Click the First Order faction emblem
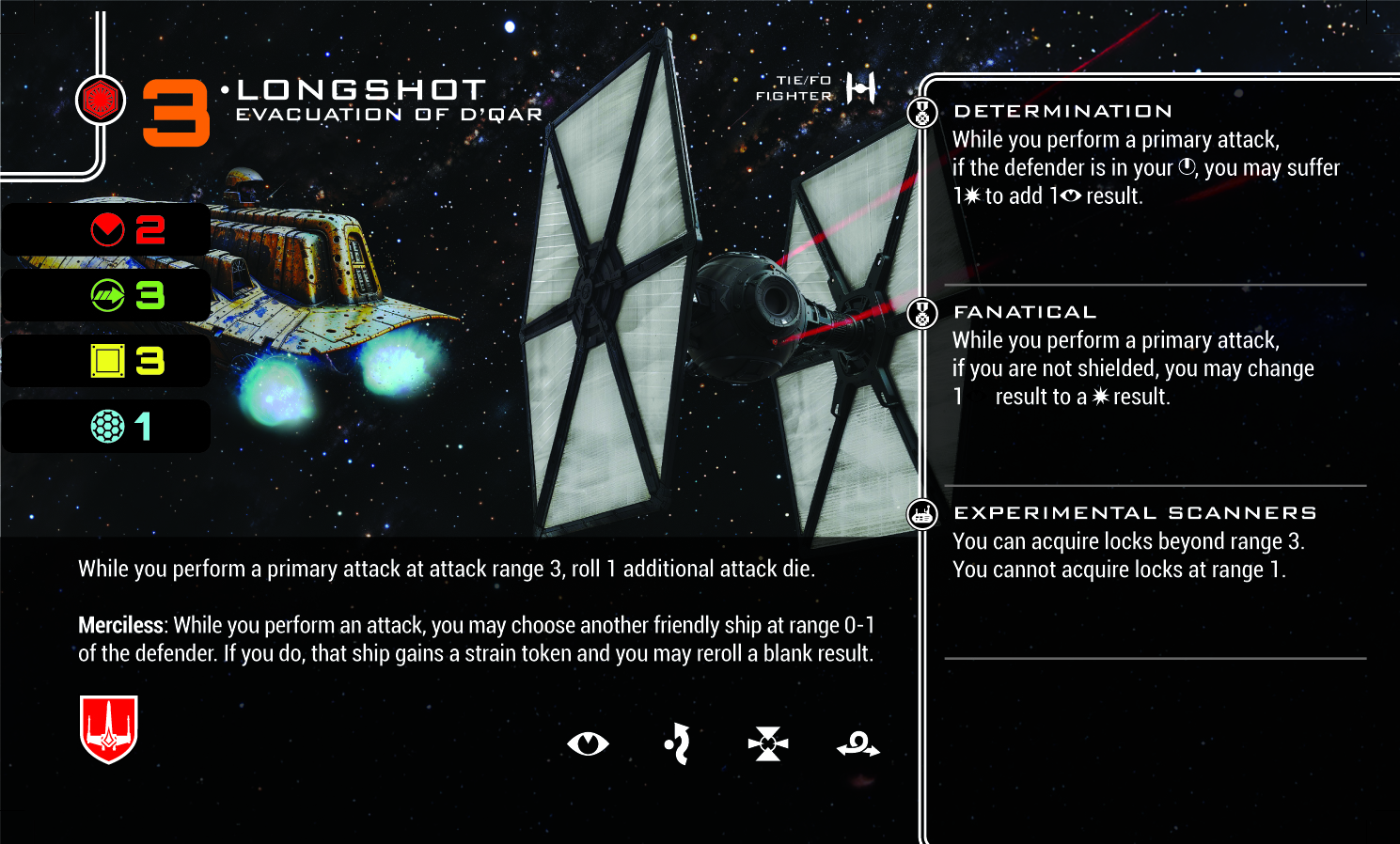1400x844 pixels. (100, 100)
